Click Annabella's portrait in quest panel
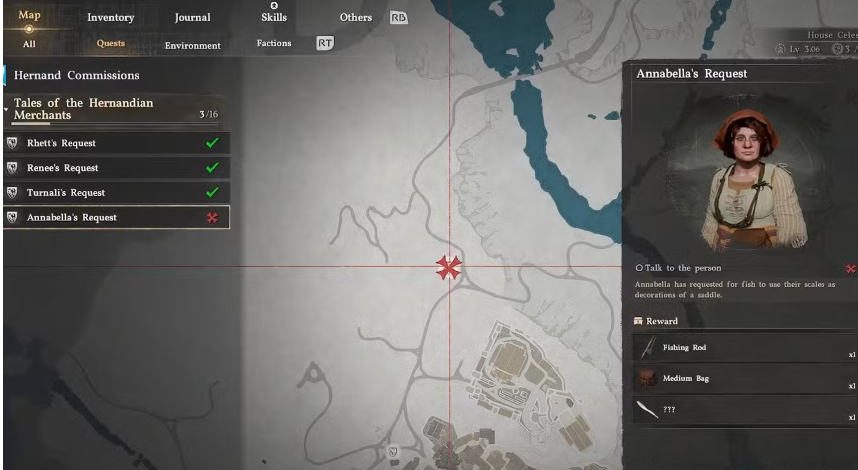 tap(741, 173)
